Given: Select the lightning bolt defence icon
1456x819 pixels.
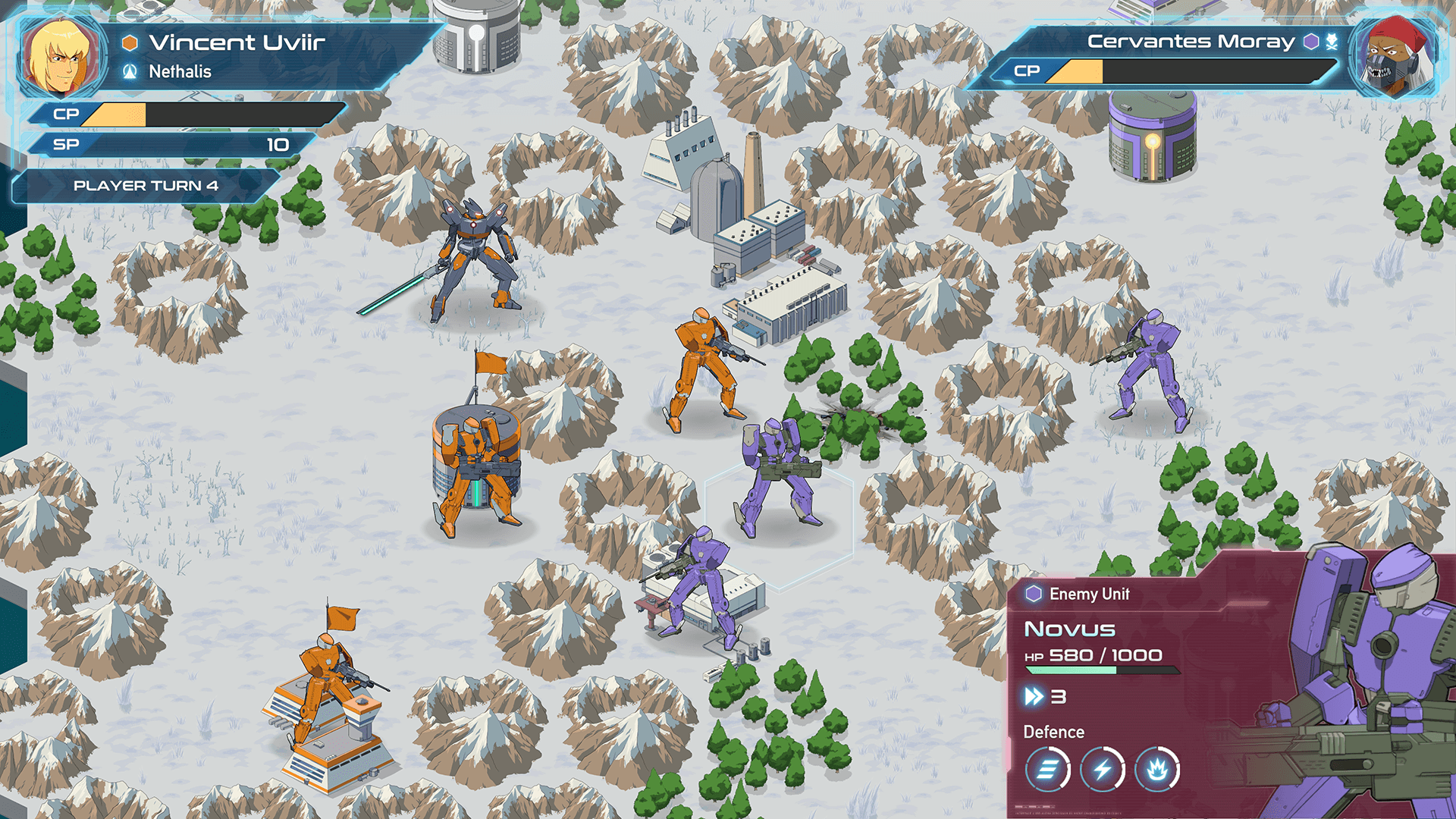Looking at the screenshot, I should tap(1102, 770).
